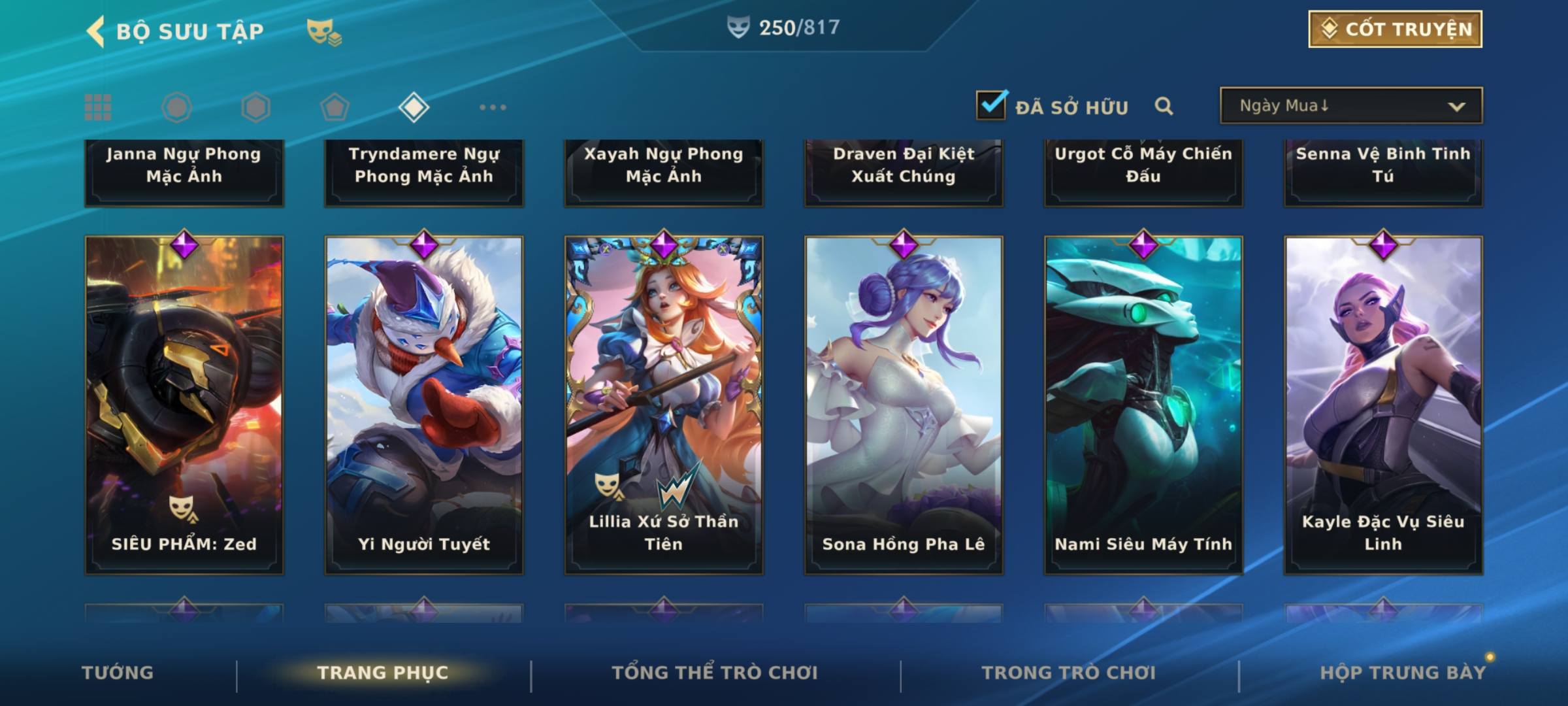The height and width of the screenshot is (706, 1568).
Task: Open the skin search magnifier
Action: click(x=1164, y=106)
